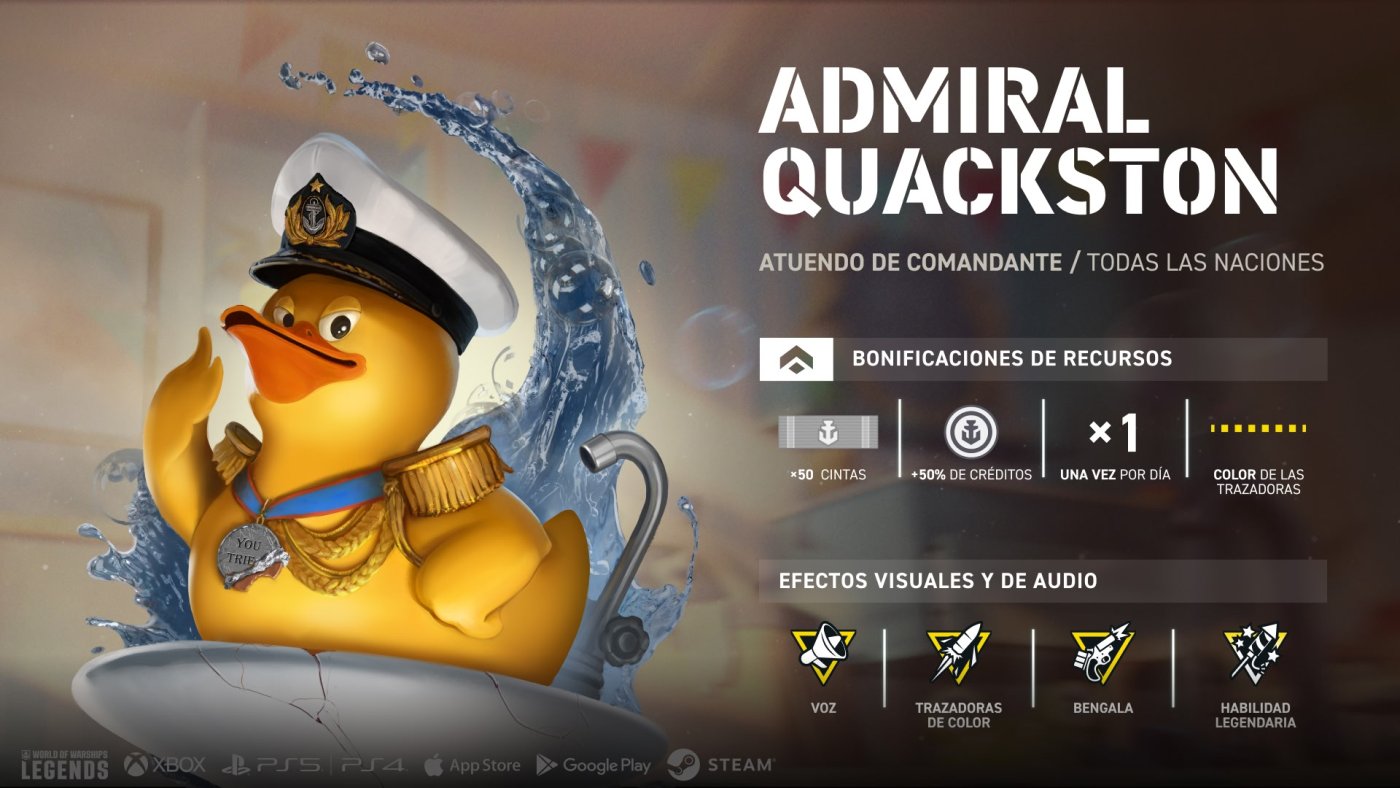Image resolution: width=1400 pixels, height=788 pixels.
Task: Open the Habilidad Legendaria effect icon
Action: click(1255, 651)
